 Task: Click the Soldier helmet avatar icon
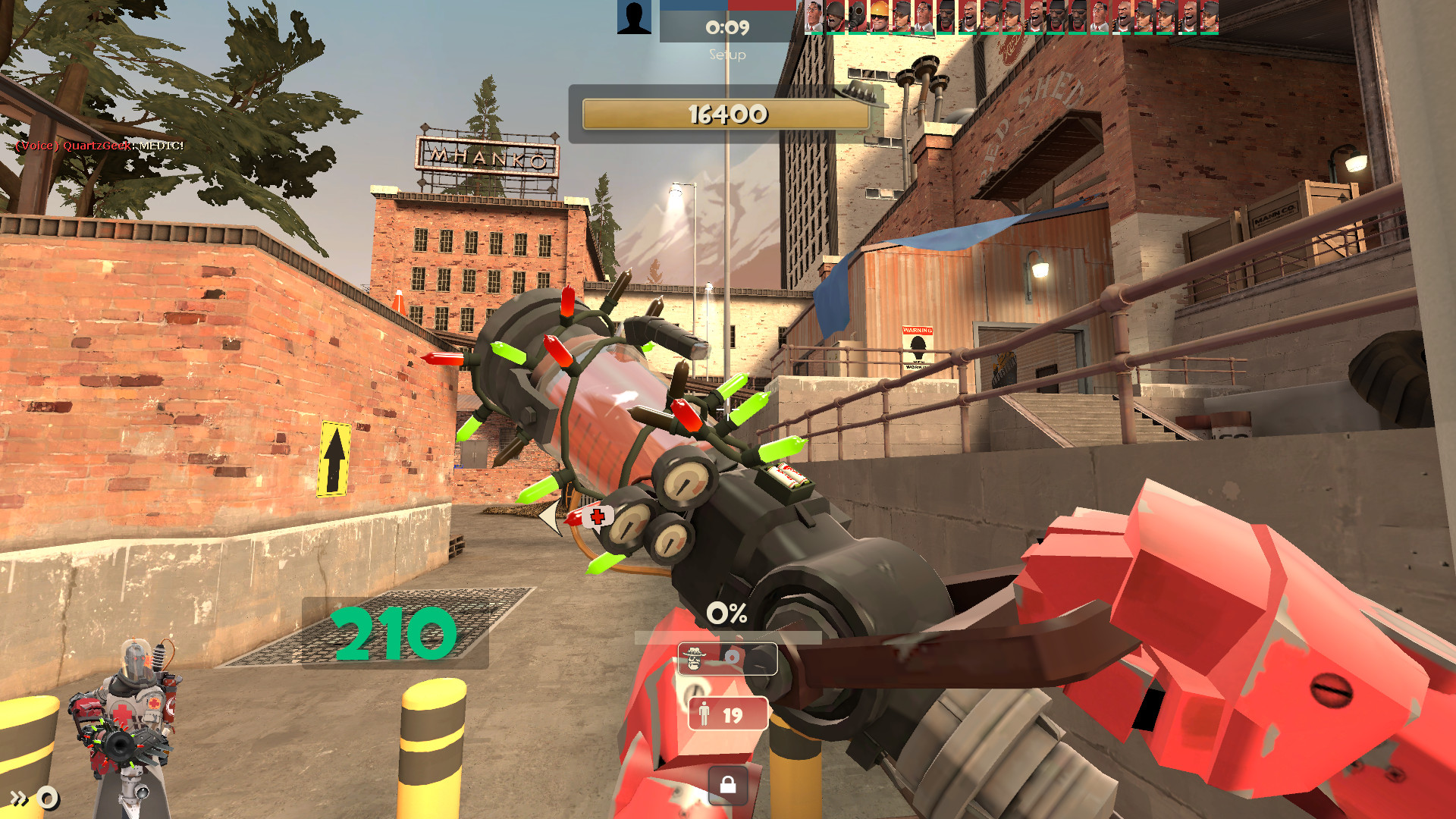[x=834, y=15]
